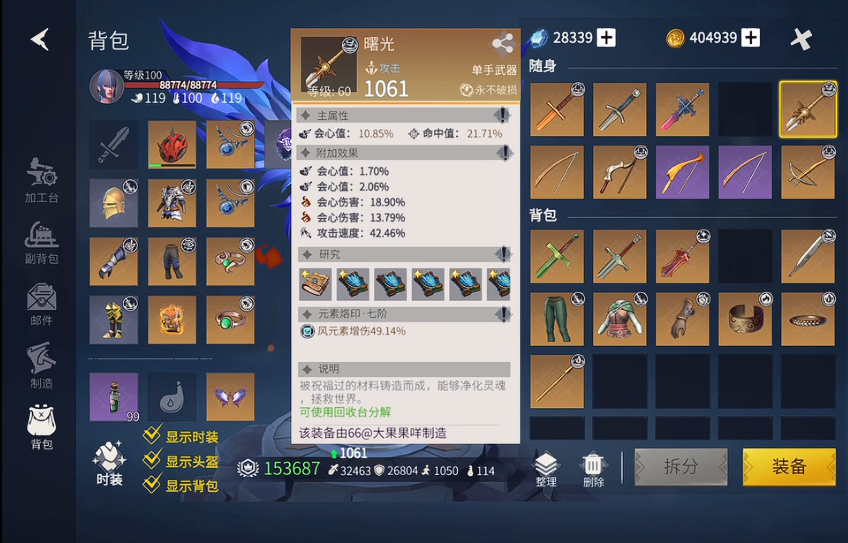The image size is (848, 543).
Task: Click the 删除 trash delete button
Action: (593, 468)
